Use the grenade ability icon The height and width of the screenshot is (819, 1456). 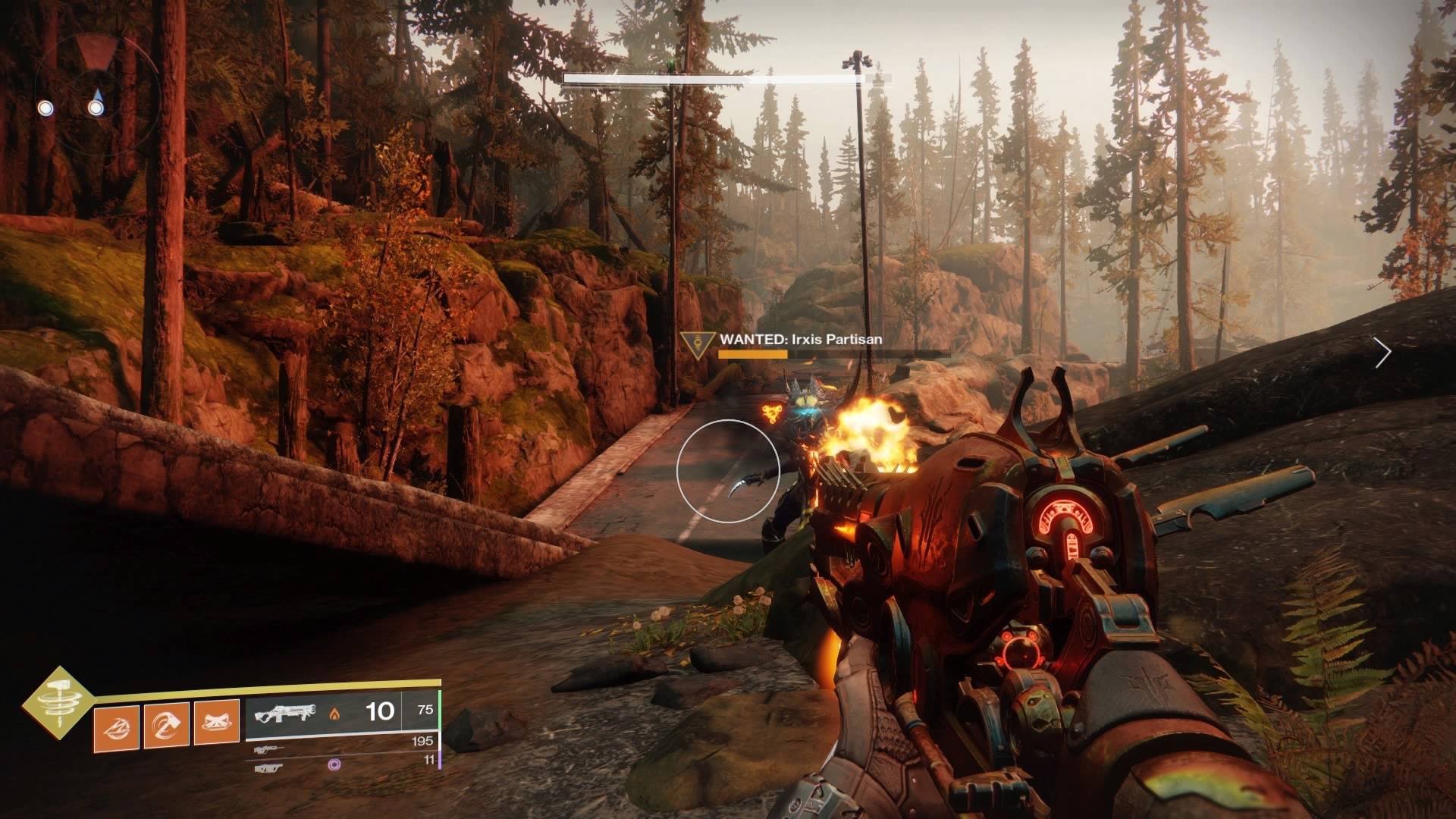point(116,726)
